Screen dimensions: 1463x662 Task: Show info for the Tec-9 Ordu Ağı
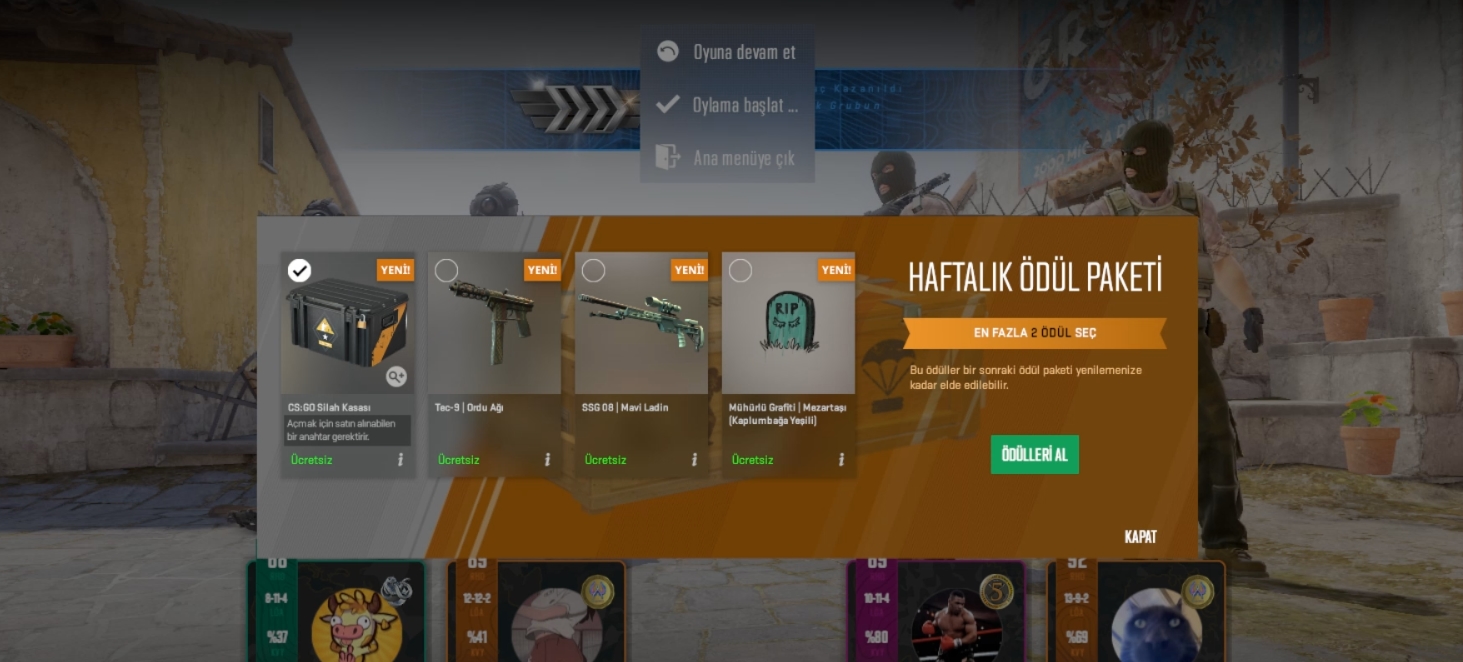[547, 460]
